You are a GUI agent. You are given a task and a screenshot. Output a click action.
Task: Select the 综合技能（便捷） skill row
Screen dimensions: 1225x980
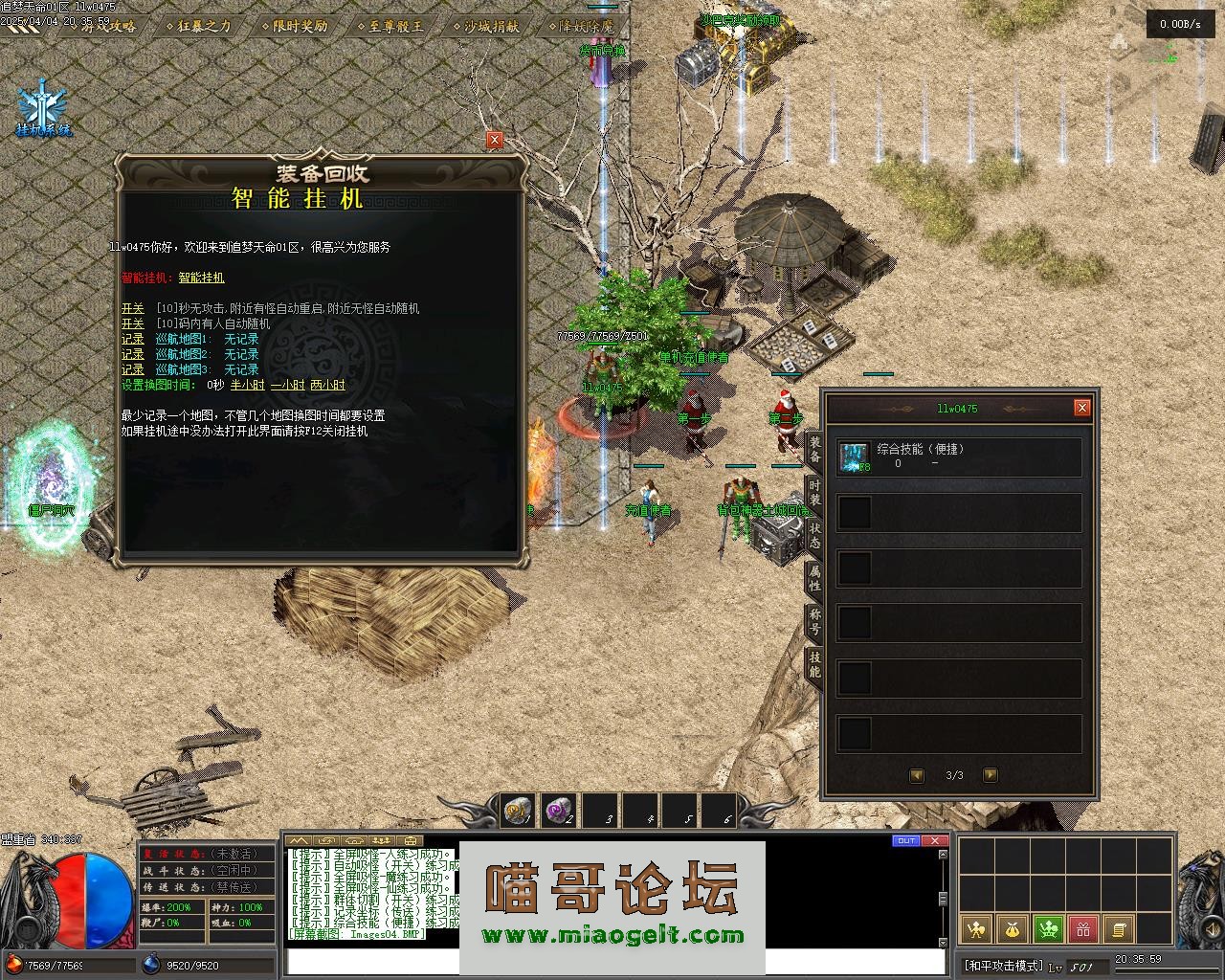tap(959, 457)
